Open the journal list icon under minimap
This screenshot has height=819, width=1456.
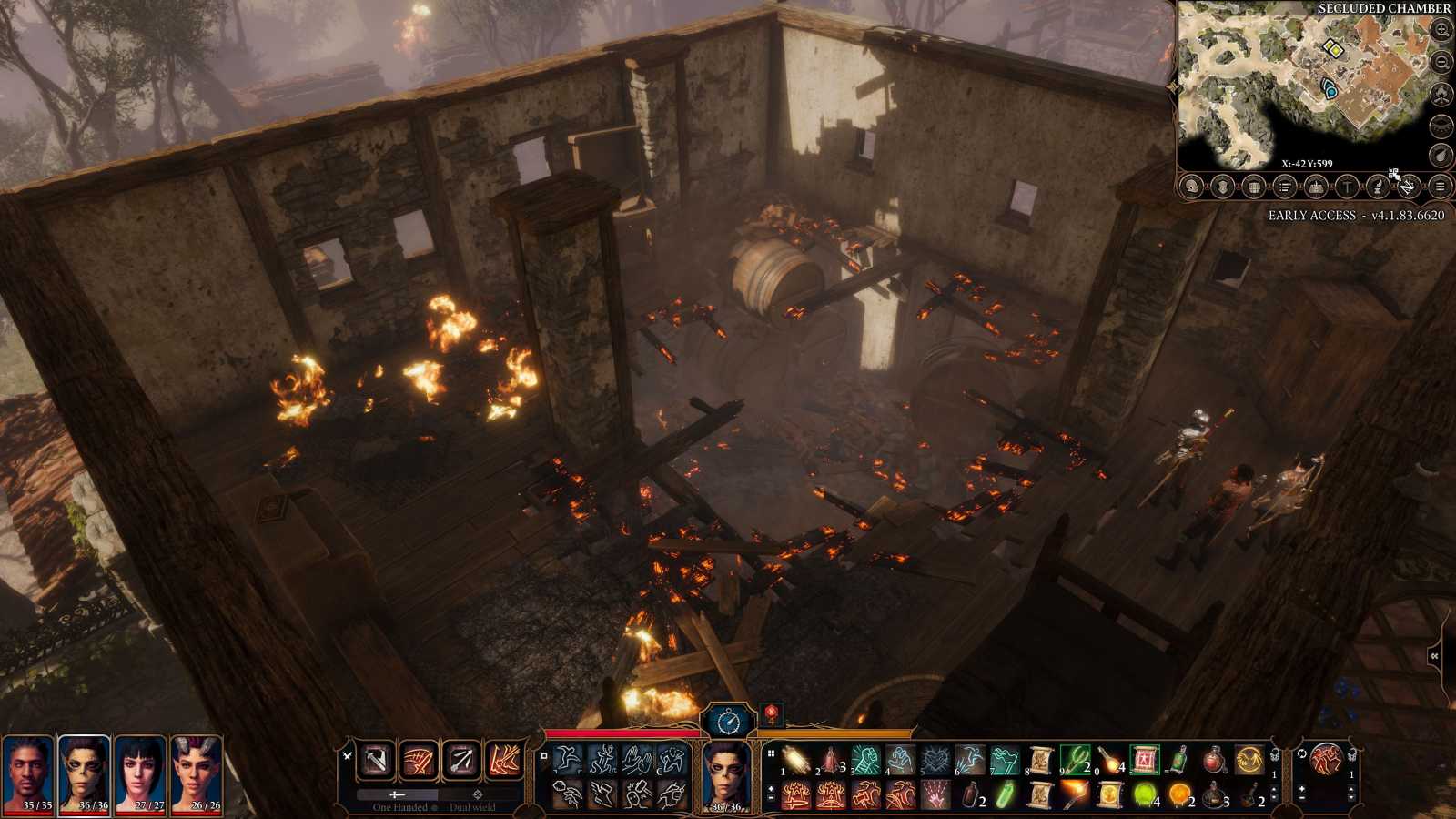point(1285,187)
